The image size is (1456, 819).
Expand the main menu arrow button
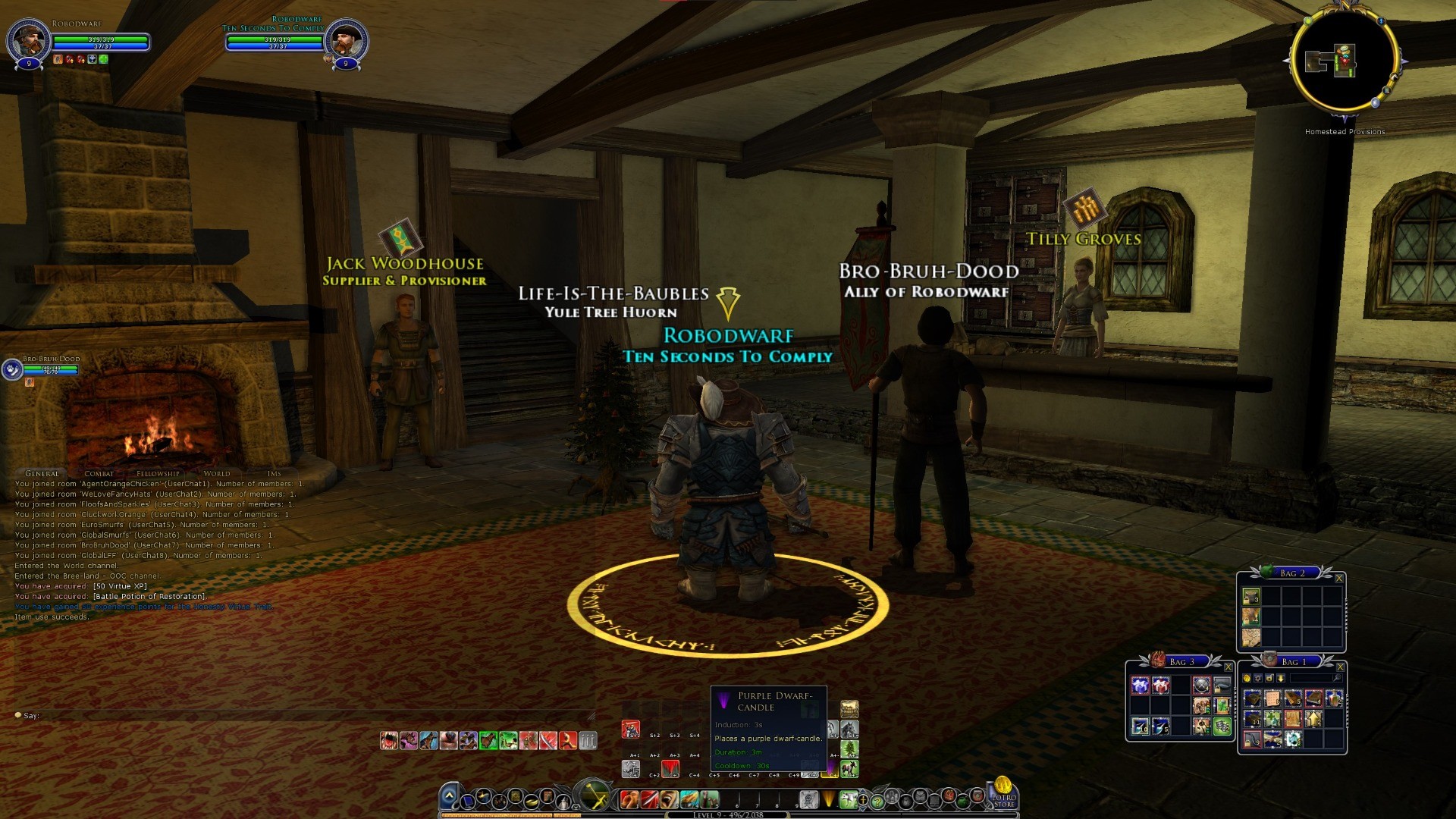click(x=449, y=797)
